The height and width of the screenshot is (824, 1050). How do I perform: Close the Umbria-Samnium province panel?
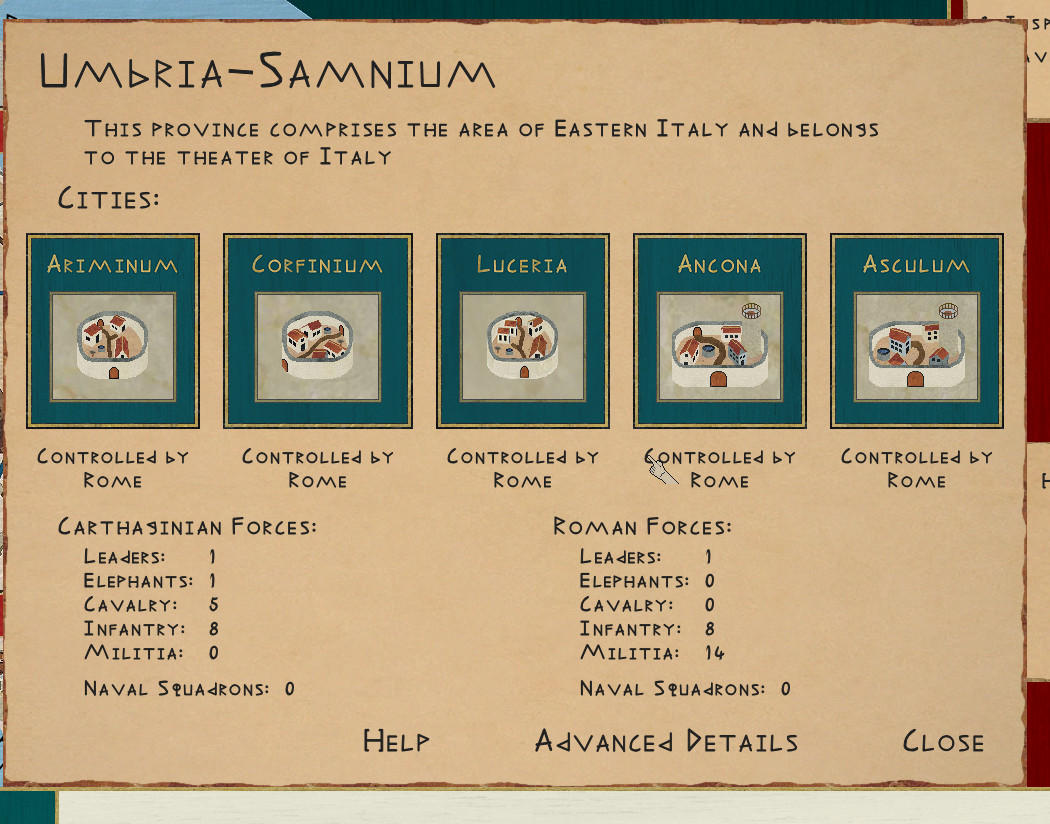coord(943,742)
